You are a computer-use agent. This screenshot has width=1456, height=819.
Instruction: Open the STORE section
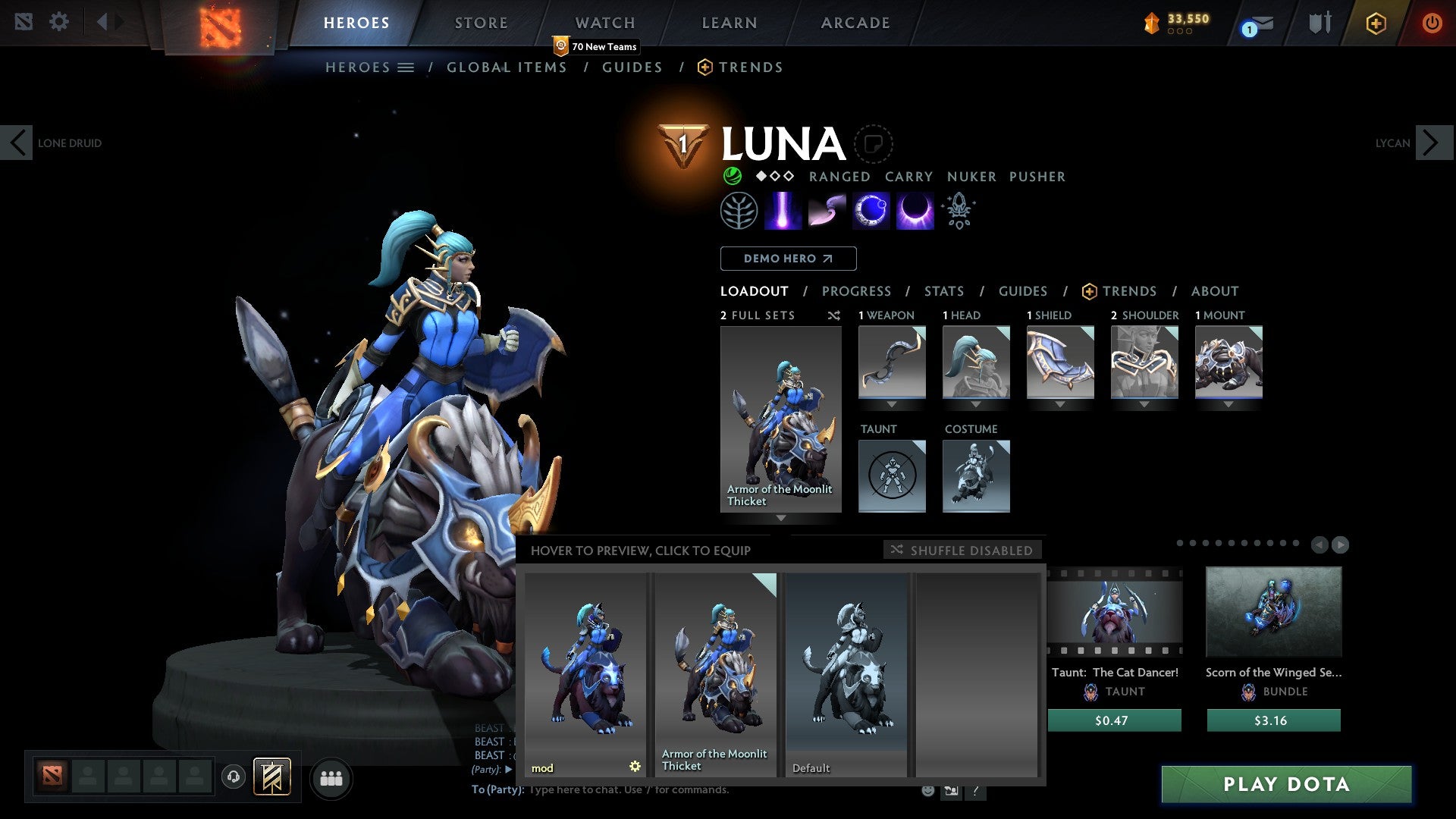point(481,23)
